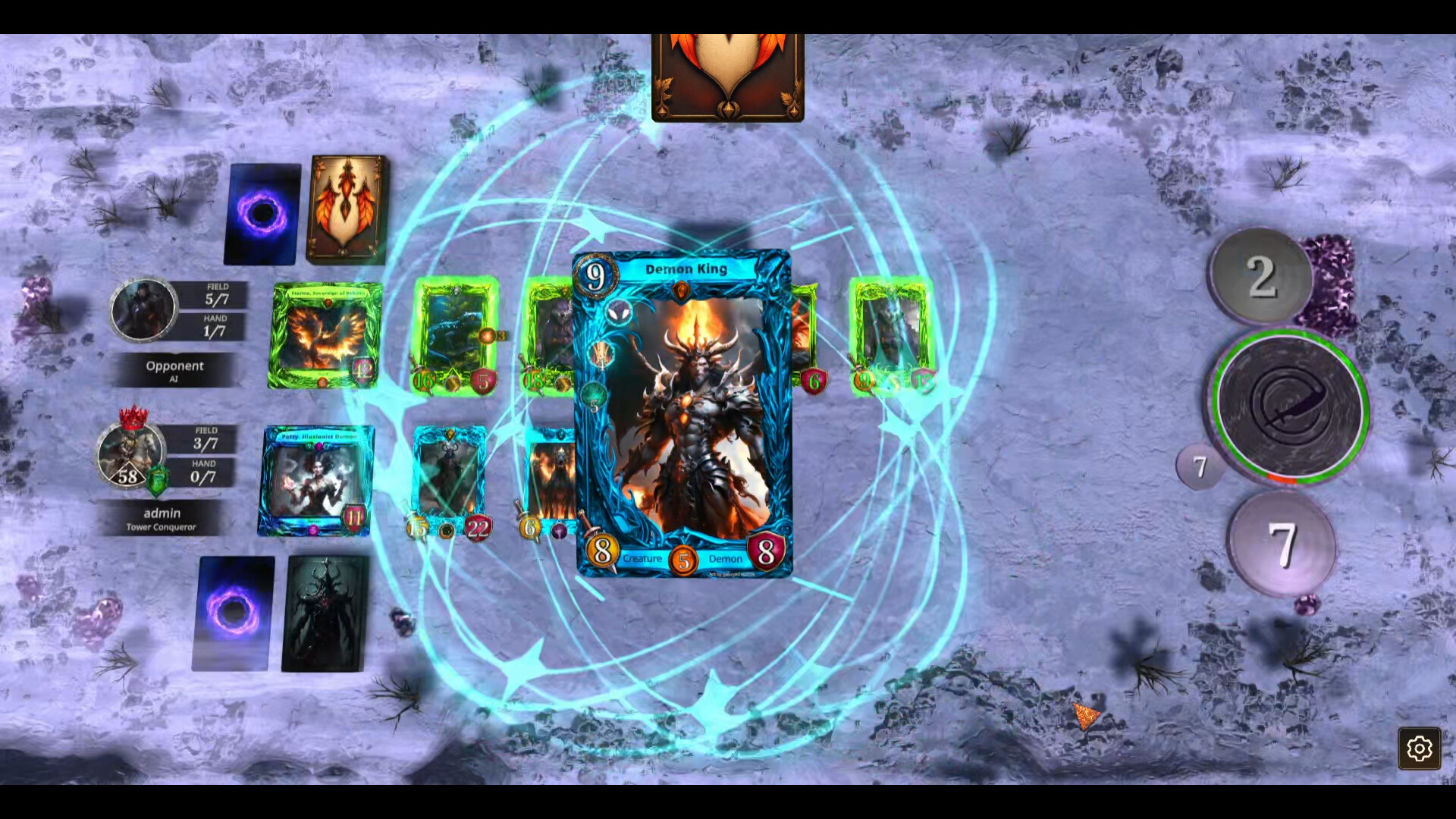Screen dimensions: 1456x819
Task: Click the heart crest at the top
Action: [727, 72]
